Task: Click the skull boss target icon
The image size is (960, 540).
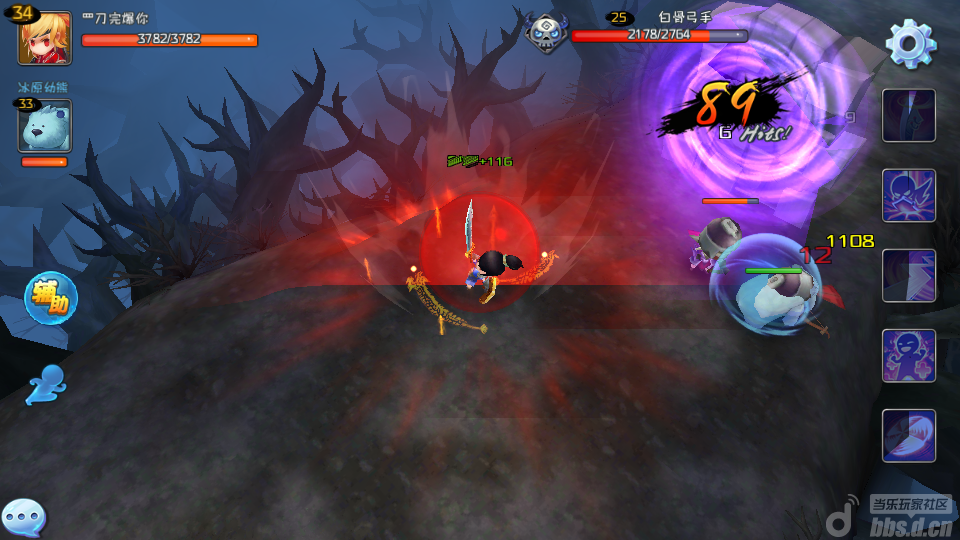Action: click(x=546, y=34)
